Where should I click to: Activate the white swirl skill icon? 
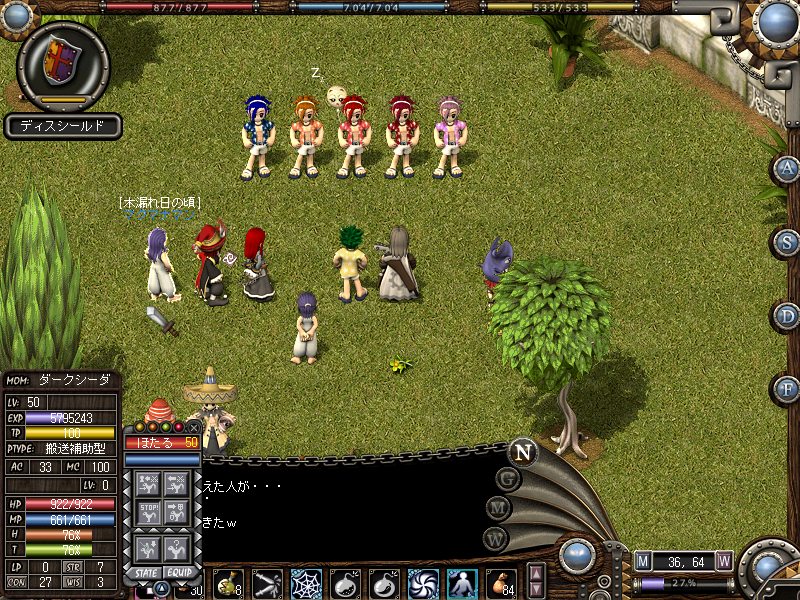(x=423, y=583)
